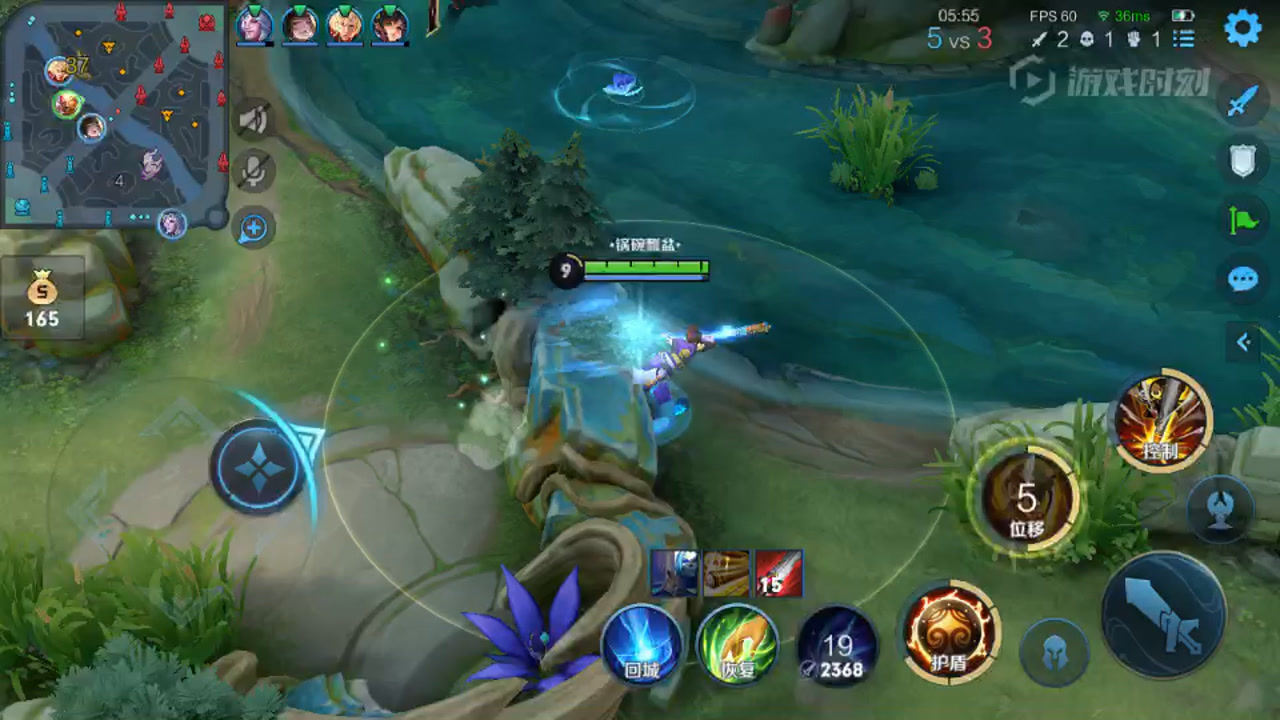Tap the minimap
The width and height of the screenshot is (1280, 720).
113,113
